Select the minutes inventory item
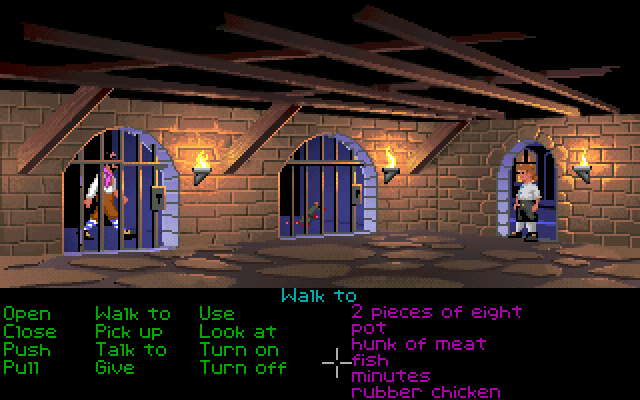This screenshot has height=400, width=640. click(x=391, y=376)
